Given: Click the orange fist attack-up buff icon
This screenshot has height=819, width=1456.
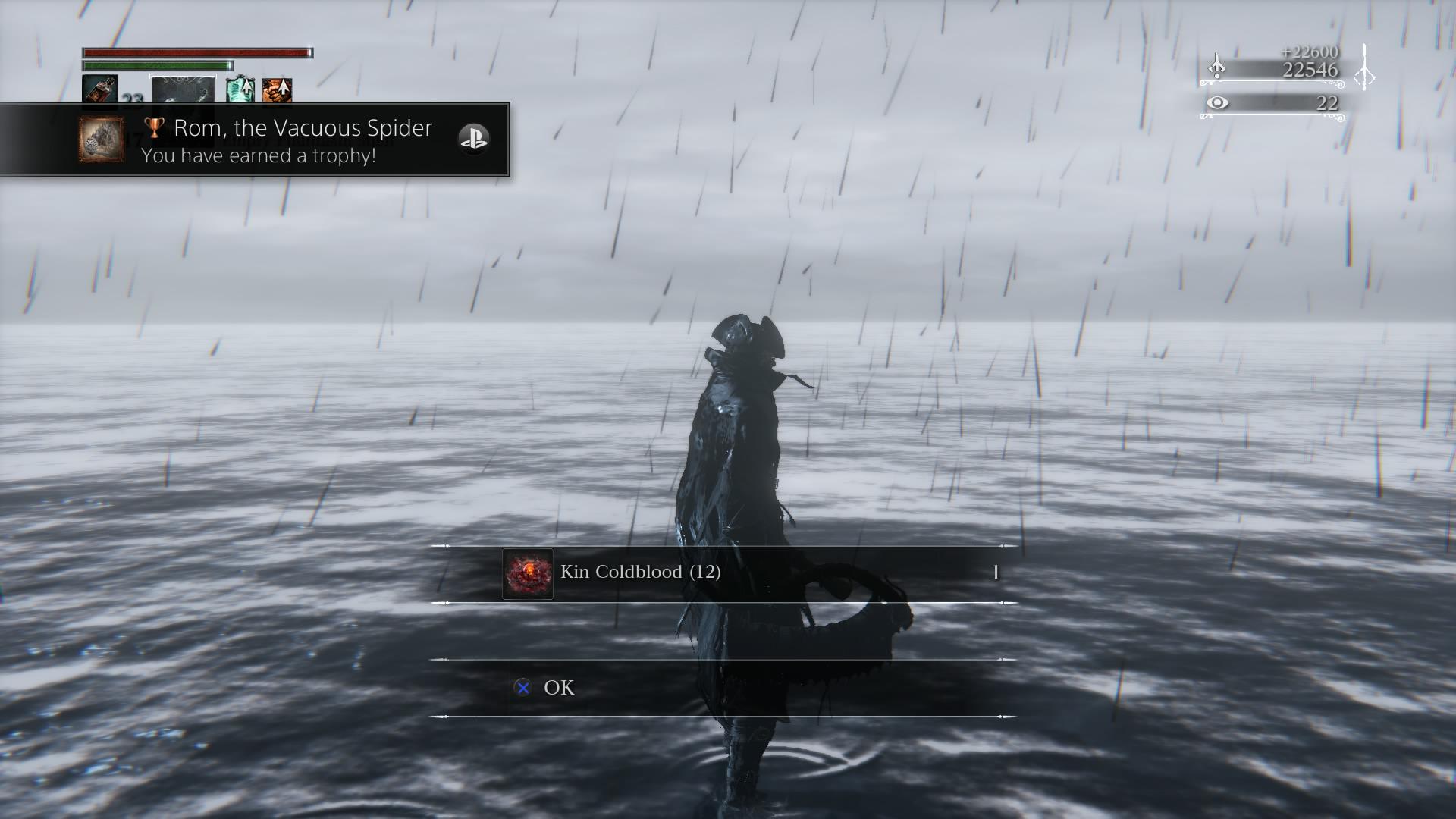Looking at the screenshot, I should [x=277, y=90].
